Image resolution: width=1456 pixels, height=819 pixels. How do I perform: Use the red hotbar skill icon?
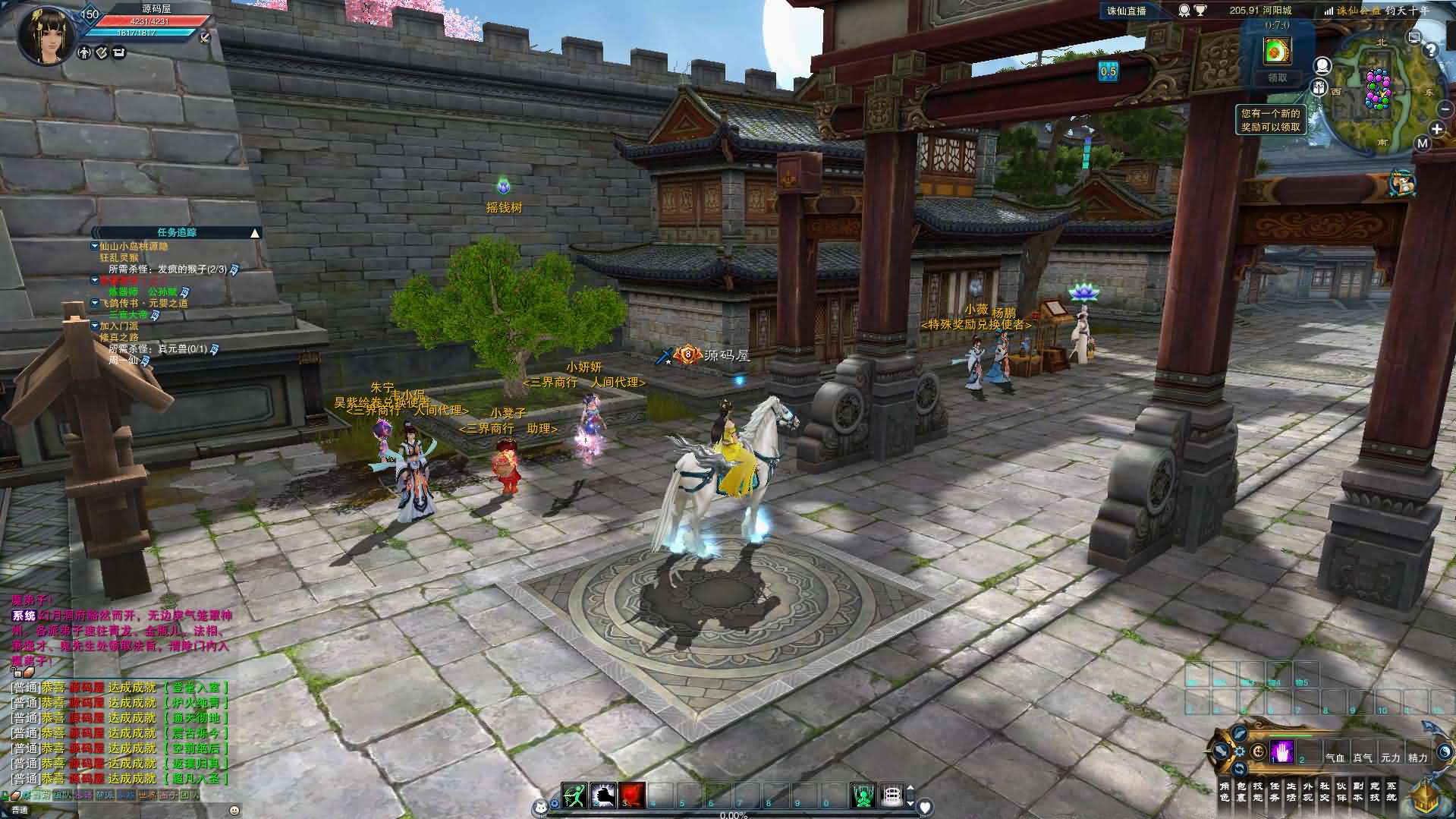click(632, 795)
